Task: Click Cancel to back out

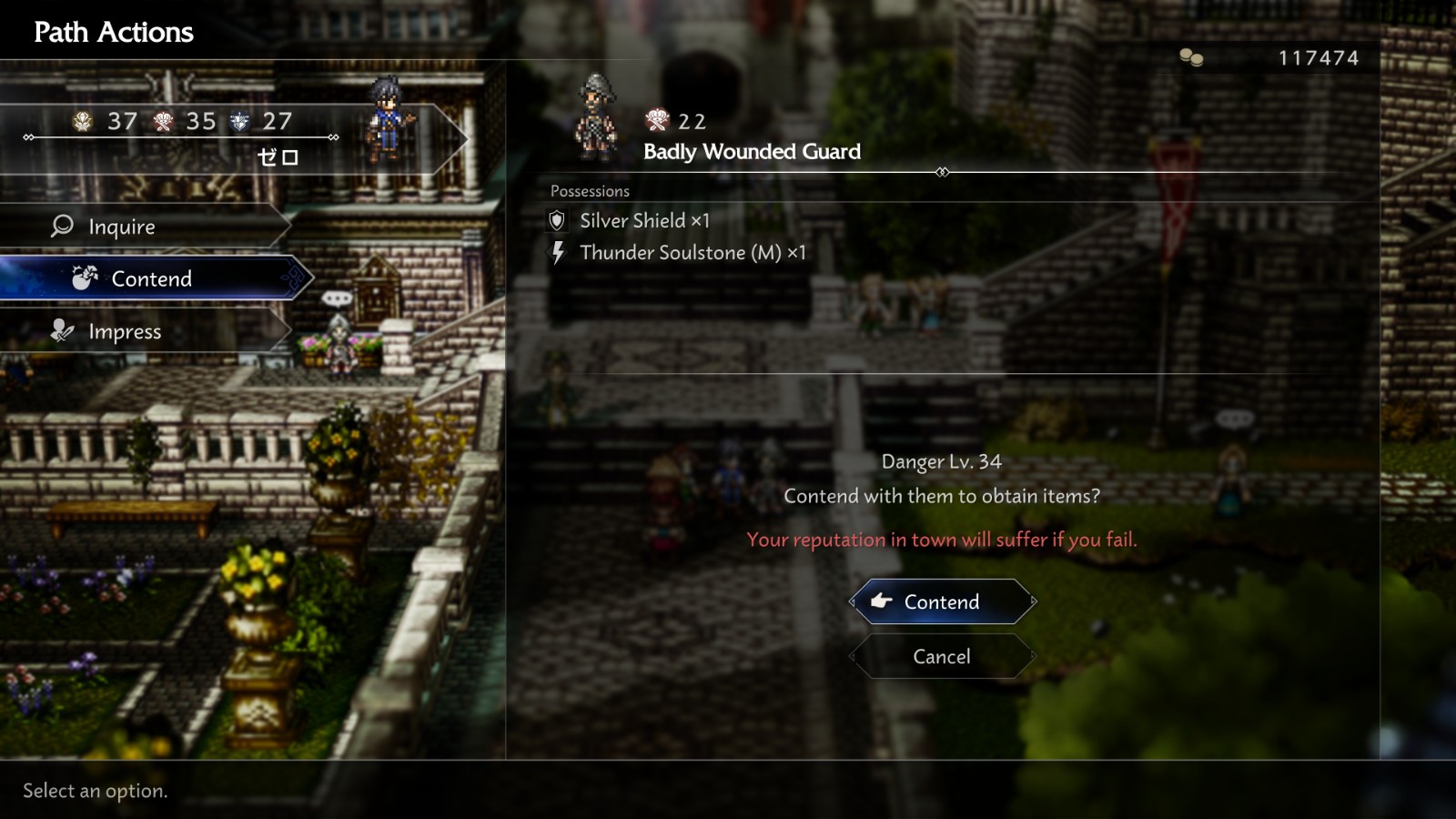Action: tap(941, 656)
